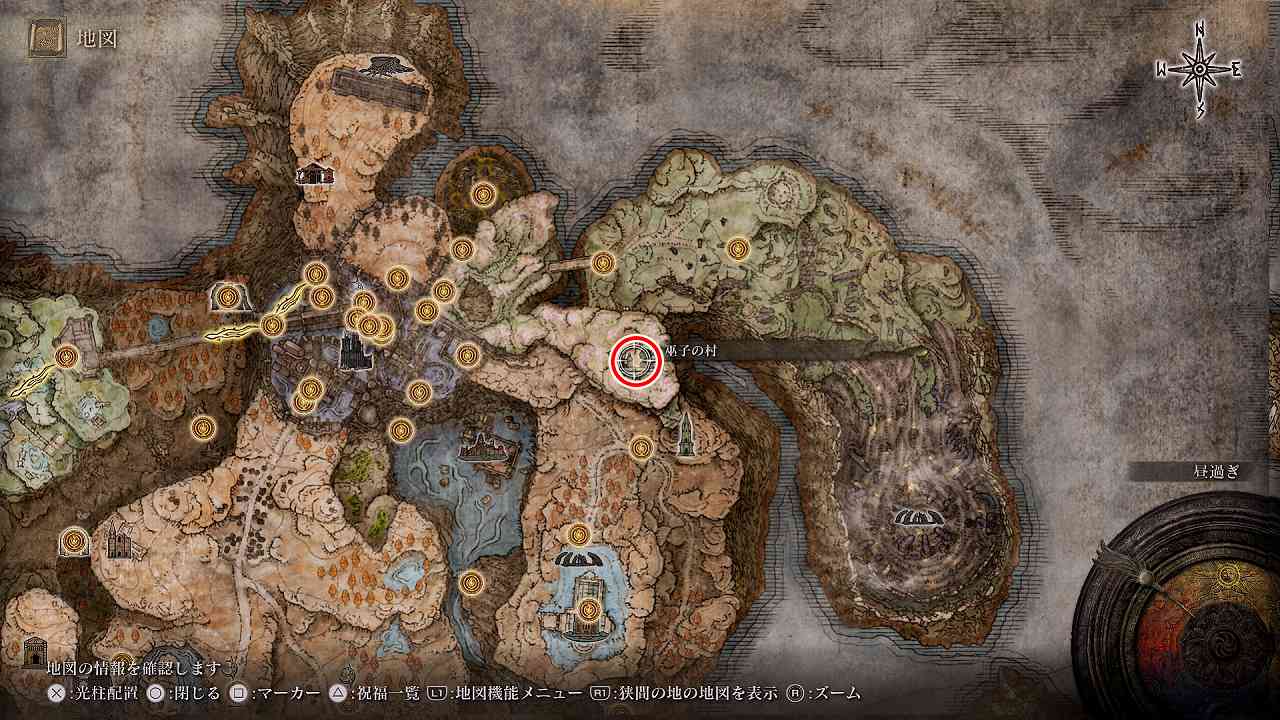Click the ruined church landmark icon
Viewport: 1280px width, 720px height.
click(x=118, y=540)
